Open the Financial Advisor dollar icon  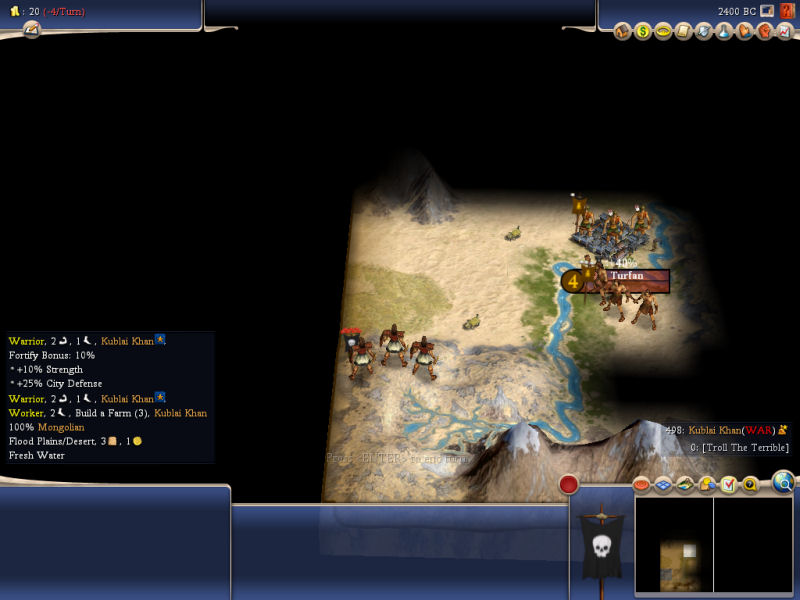[643, 32]
